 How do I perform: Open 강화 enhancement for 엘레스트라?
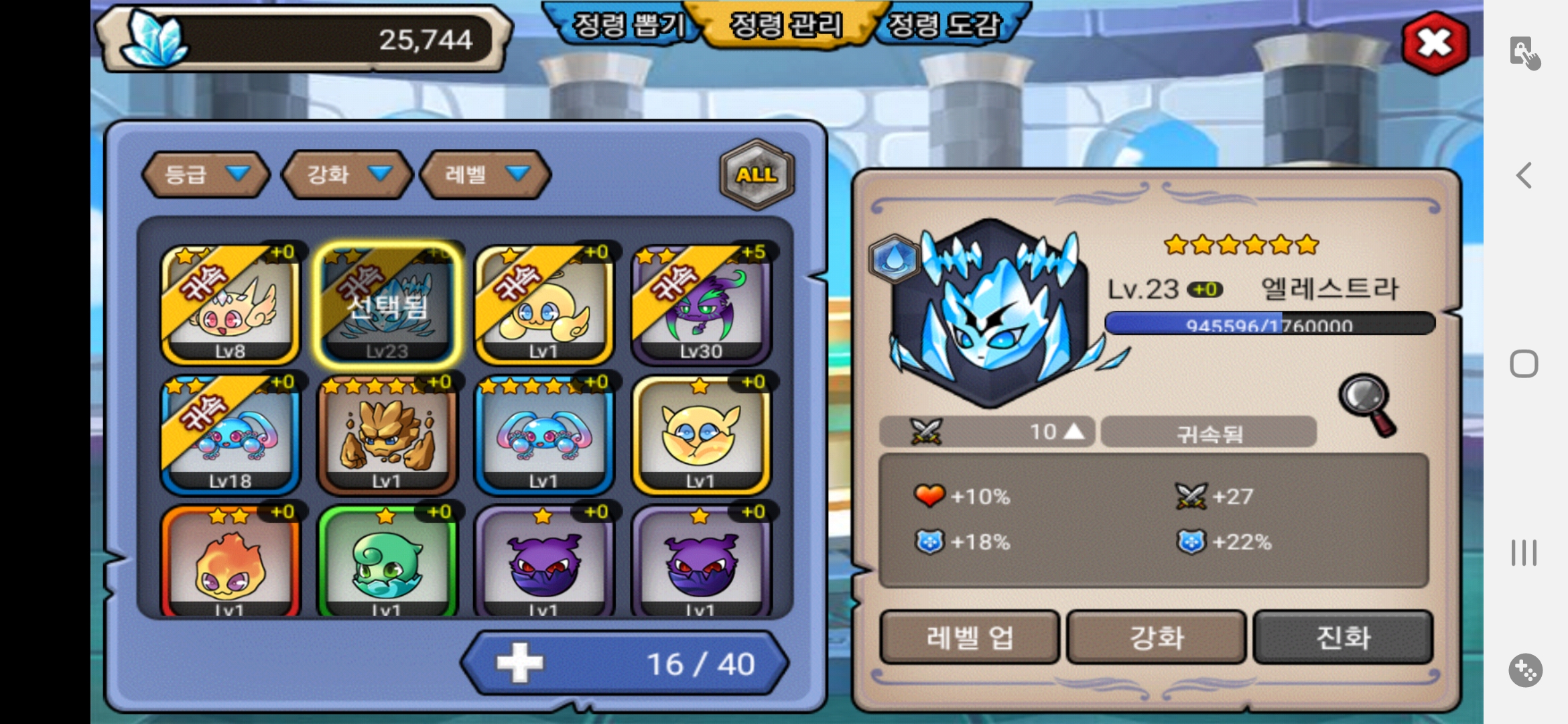pos(1157,637)
